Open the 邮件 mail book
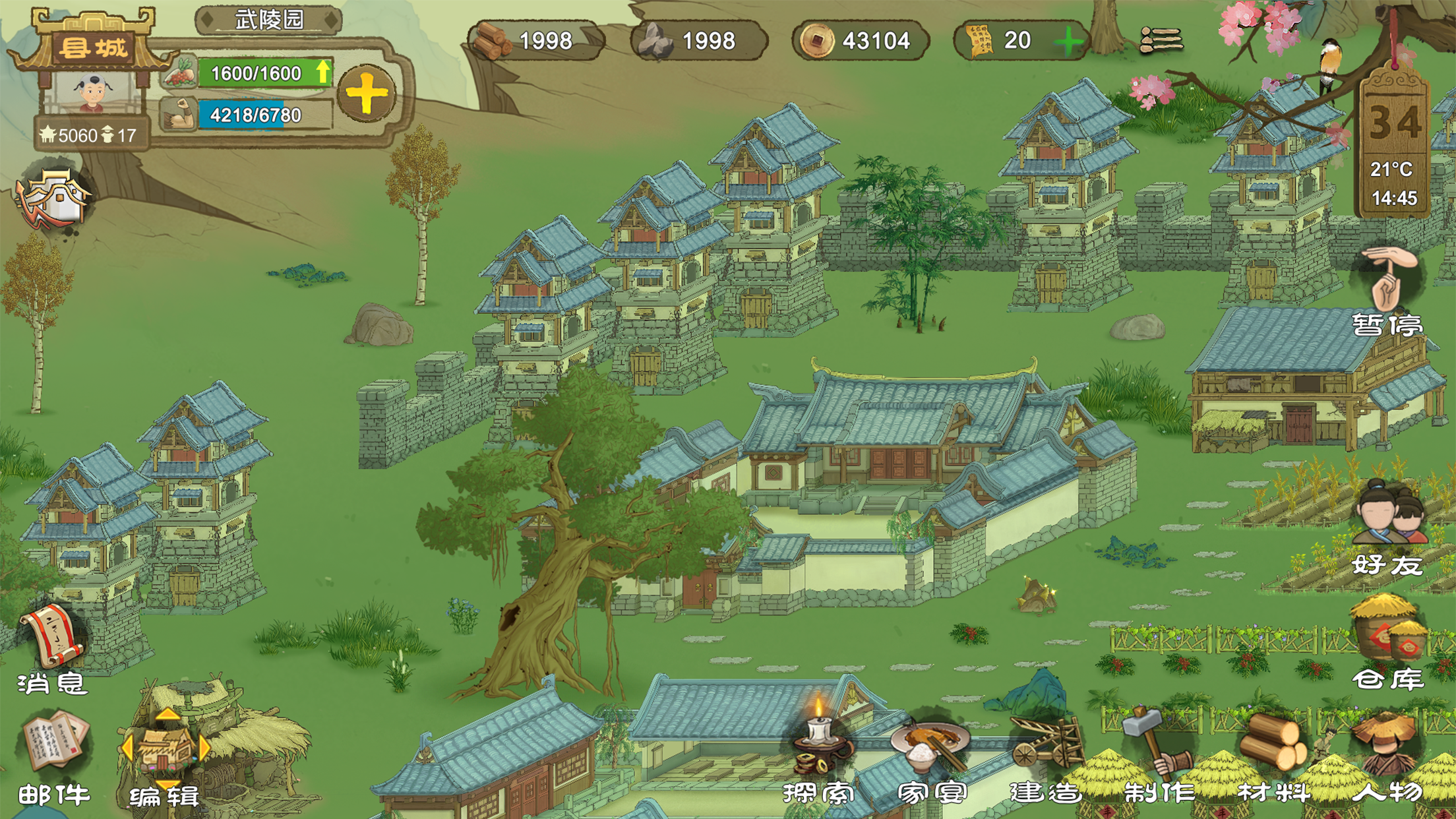 click(x=54, y=758)
